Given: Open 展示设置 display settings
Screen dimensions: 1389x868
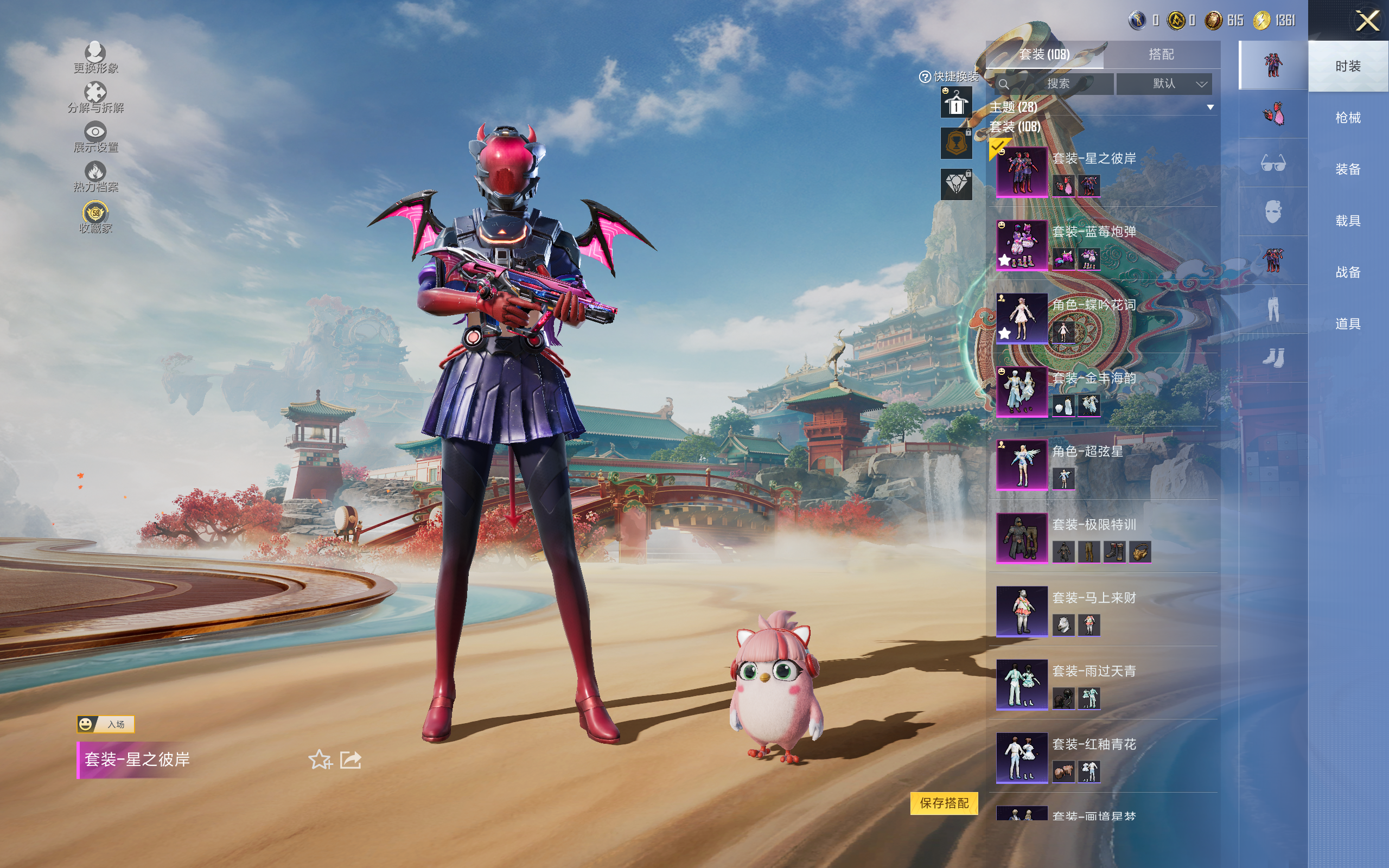Looking at the screenshot, I should click(x=95, y=137).
